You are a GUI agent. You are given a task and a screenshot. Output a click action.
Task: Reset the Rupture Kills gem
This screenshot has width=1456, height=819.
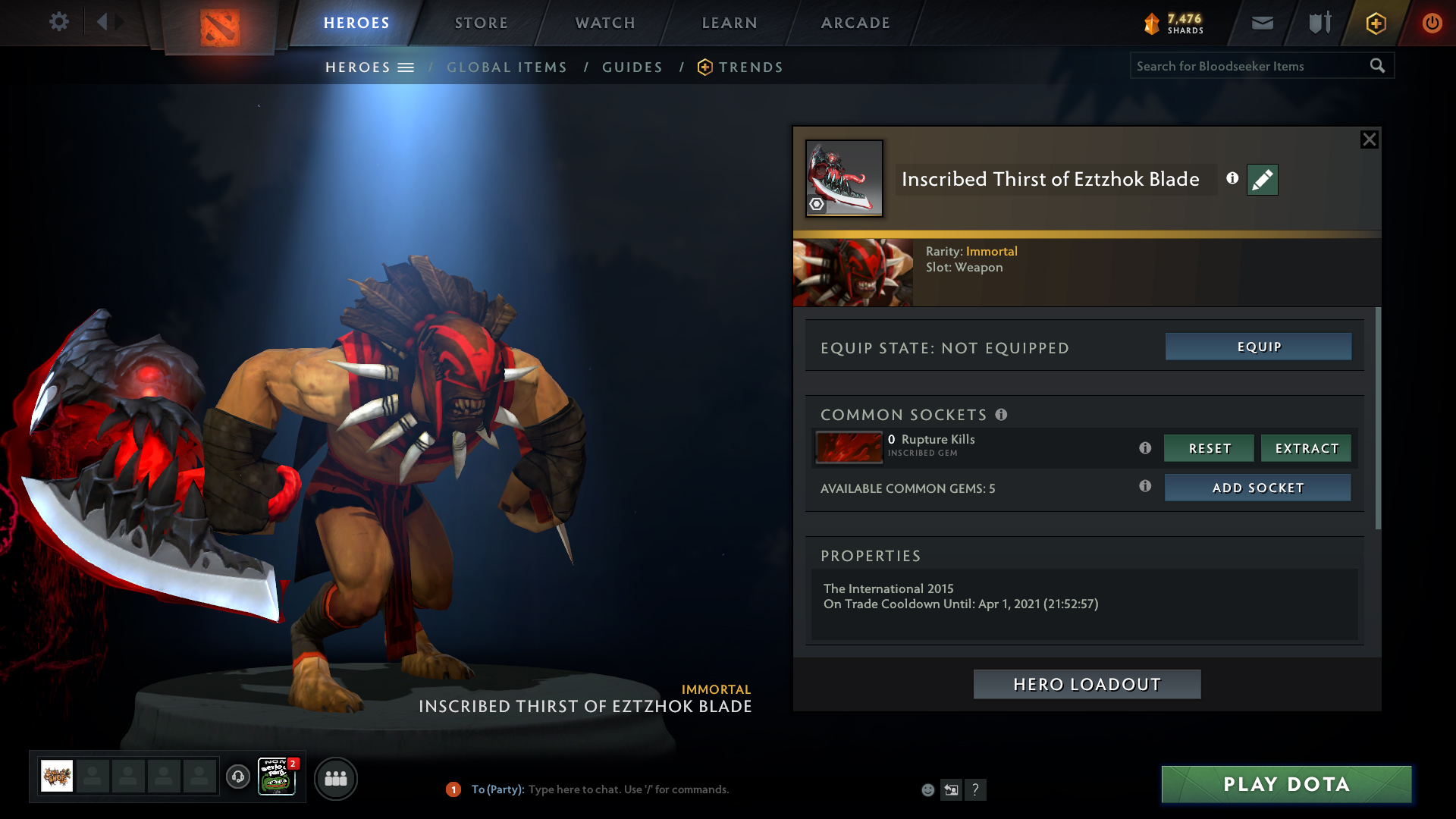1209,448
